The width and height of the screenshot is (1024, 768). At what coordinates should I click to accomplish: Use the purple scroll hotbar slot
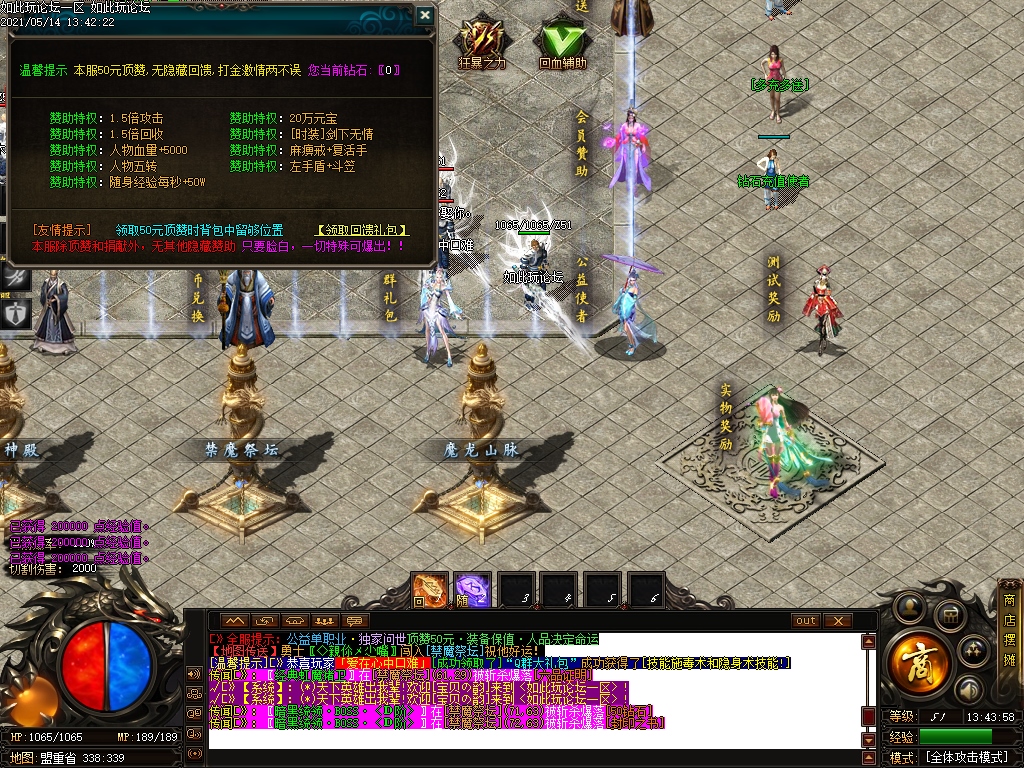coord(473,591)
